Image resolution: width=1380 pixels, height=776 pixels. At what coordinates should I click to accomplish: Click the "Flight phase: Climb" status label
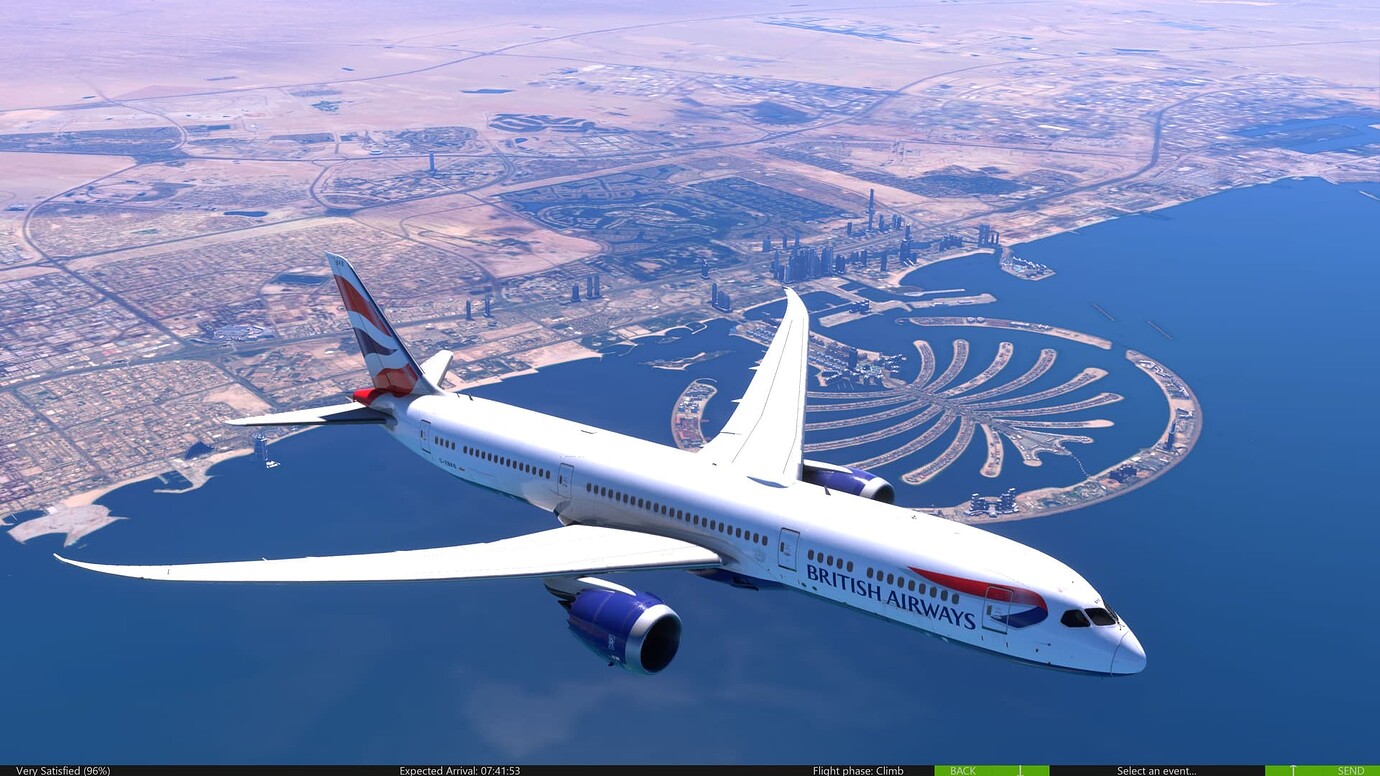click(858, 771)
